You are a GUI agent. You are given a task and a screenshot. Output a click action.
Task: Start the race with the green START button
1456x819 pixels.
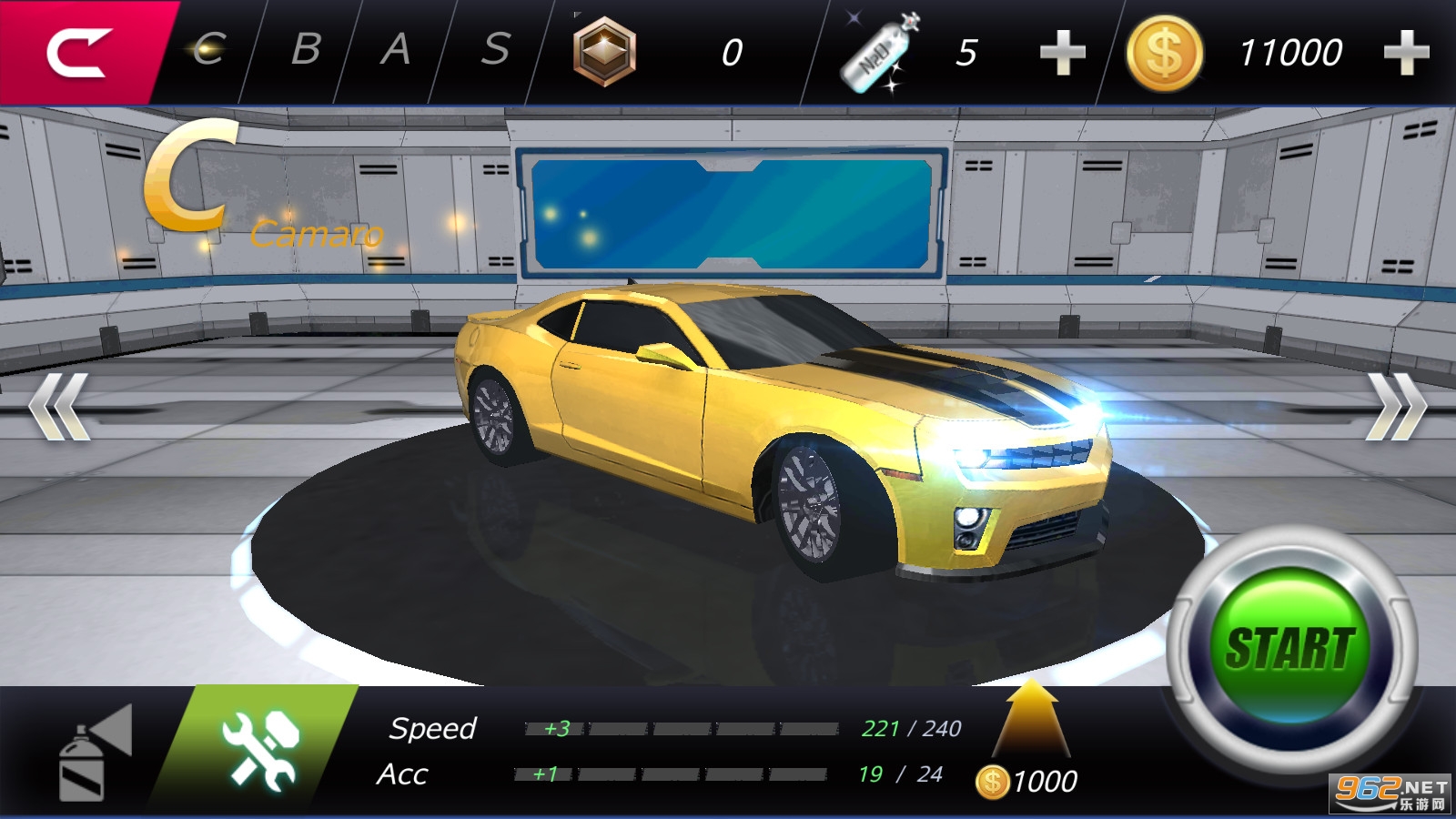click(x=1290, y=648)
